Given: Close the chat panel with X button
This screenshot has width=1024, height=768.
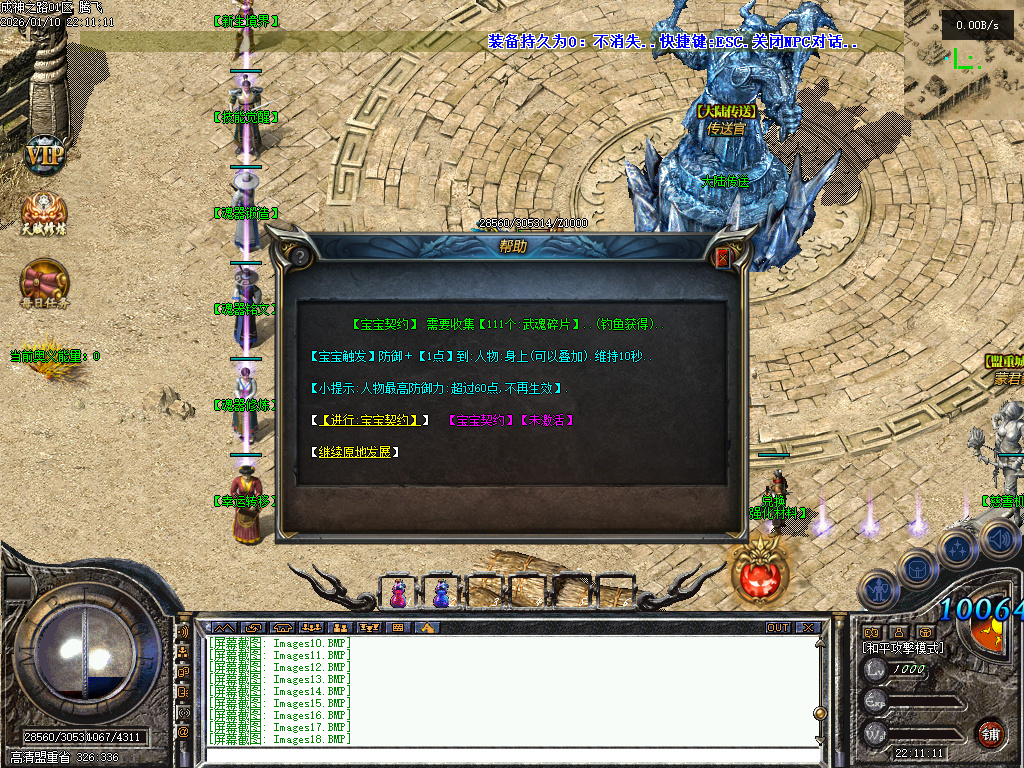Looking at the screenshot, I should (807, 628).
